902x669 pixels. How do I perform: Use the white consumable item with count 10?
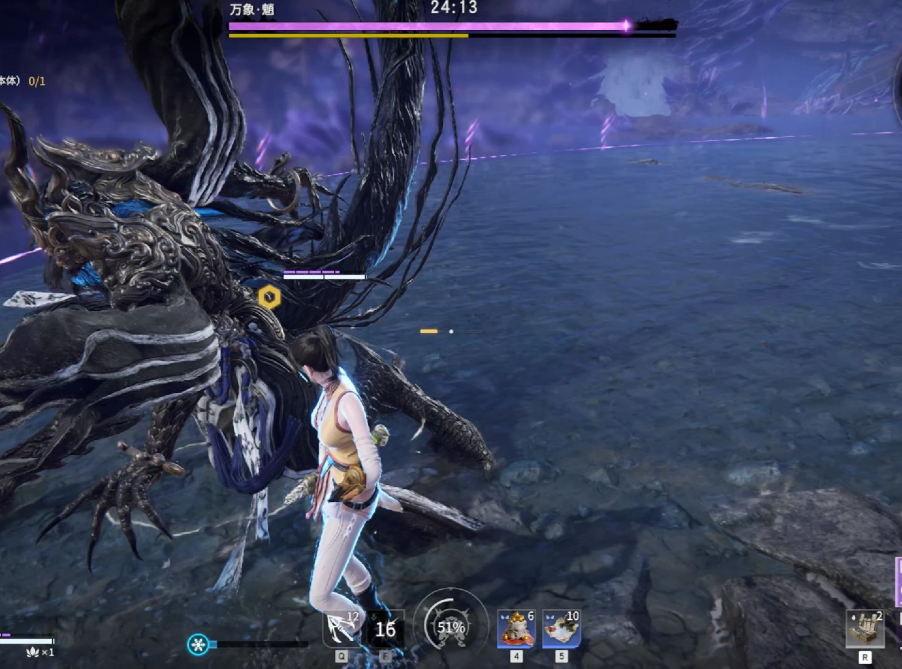pyautogui.click(x=561, y=629)
